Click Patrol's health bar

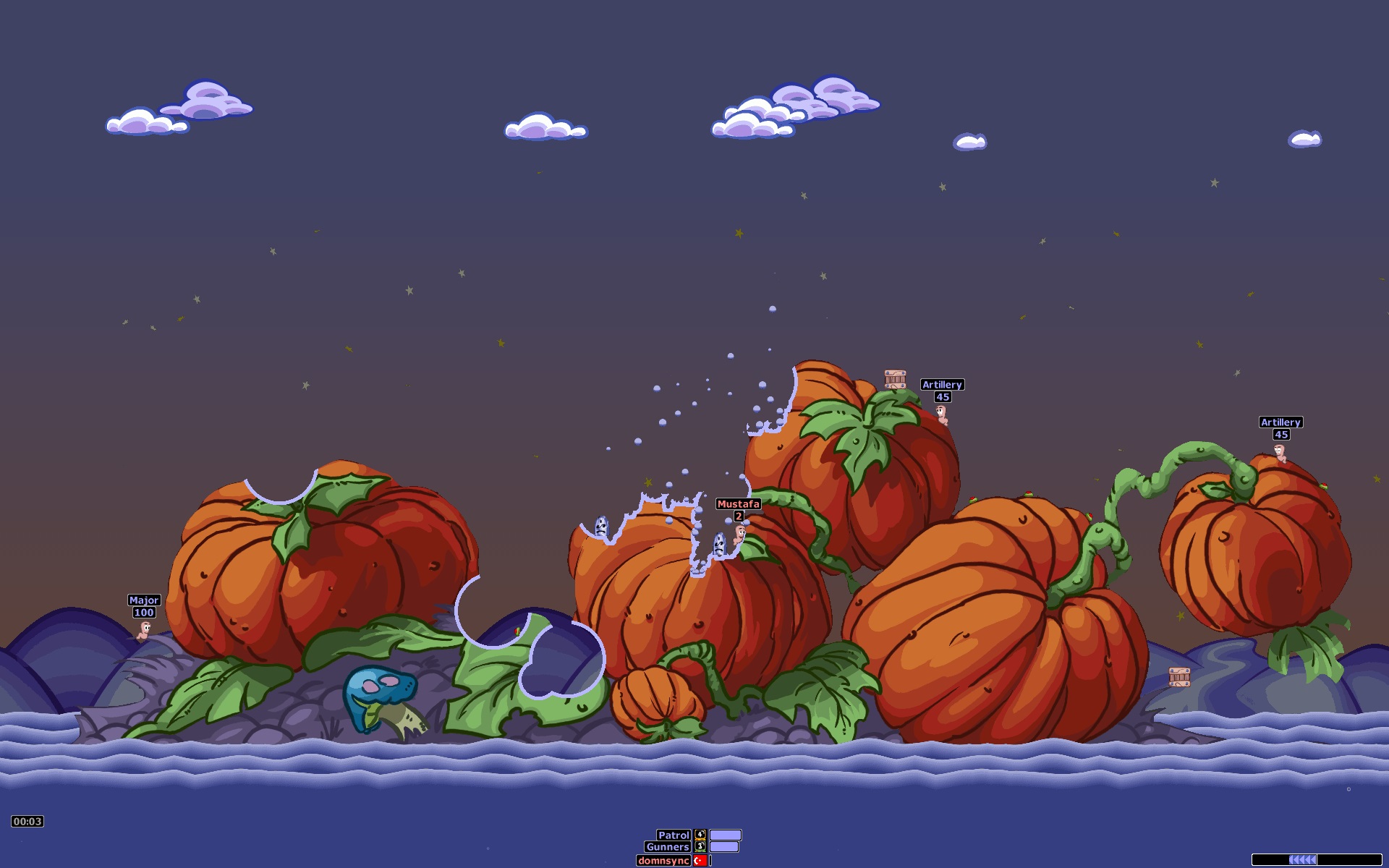[x=724, y=833]
